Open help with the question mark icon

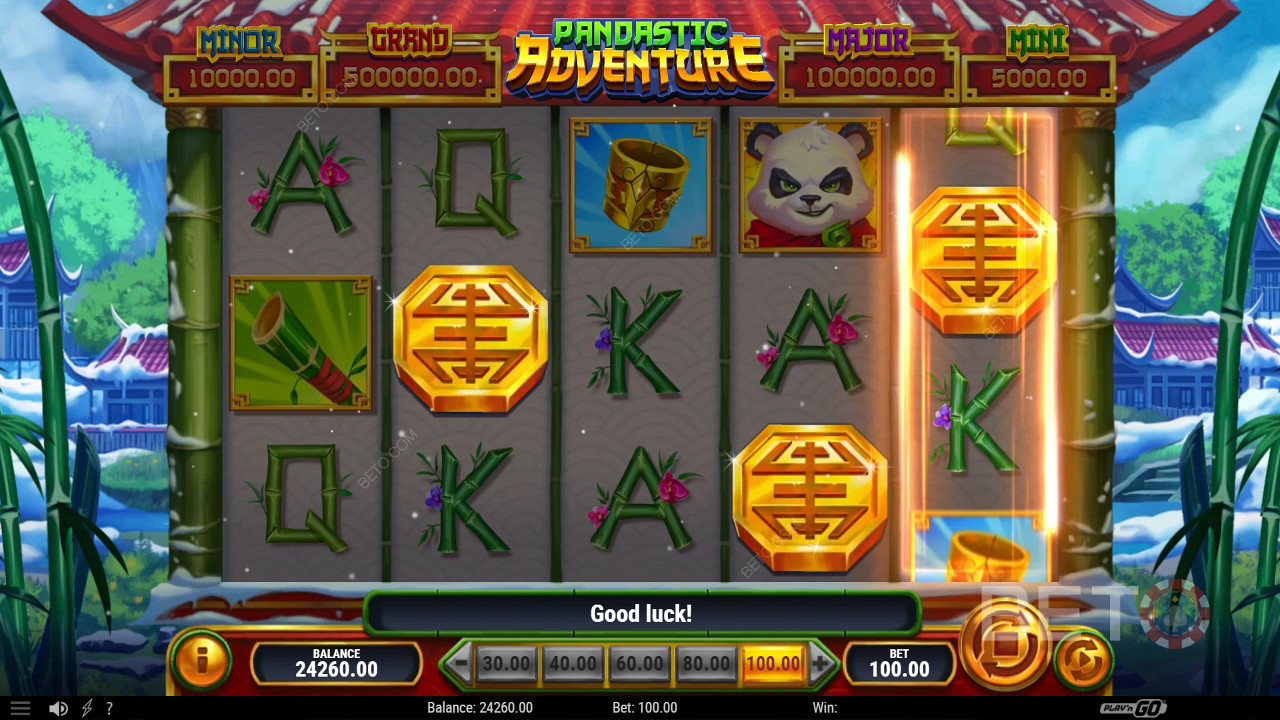[x=109, y=708]
